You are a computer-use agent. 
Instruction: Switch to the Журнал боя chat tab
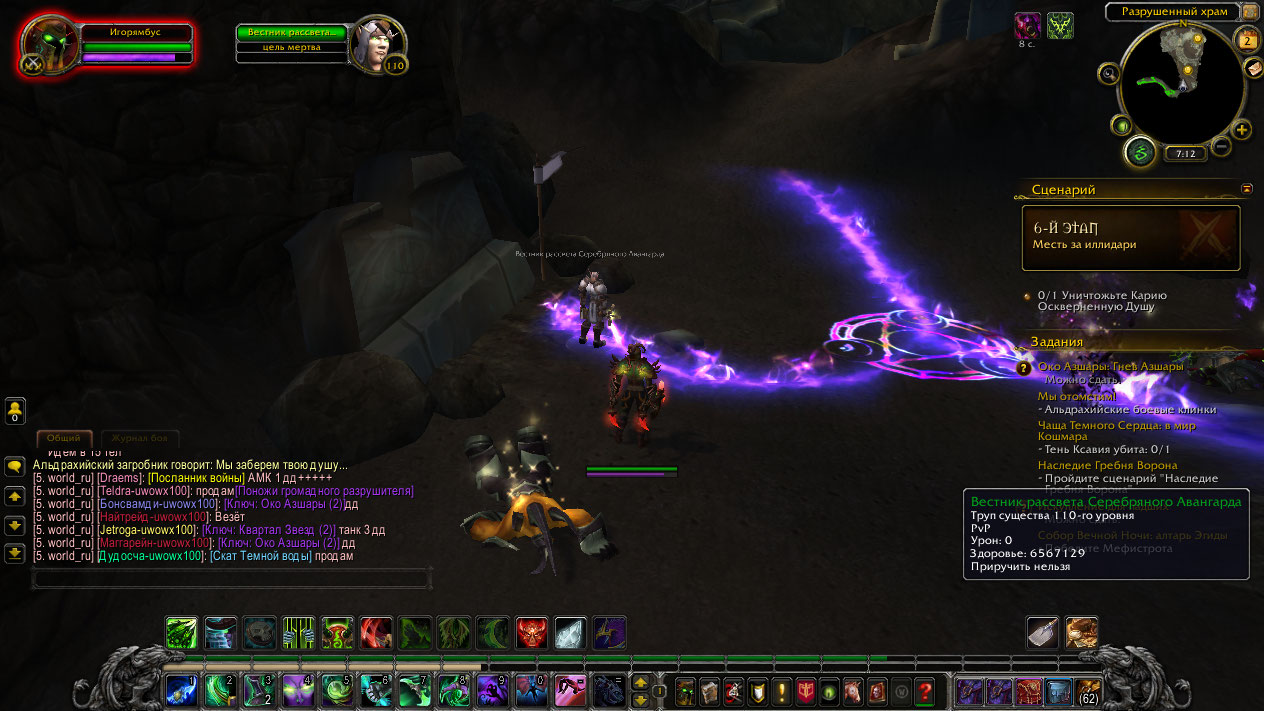tap(140, 438)
